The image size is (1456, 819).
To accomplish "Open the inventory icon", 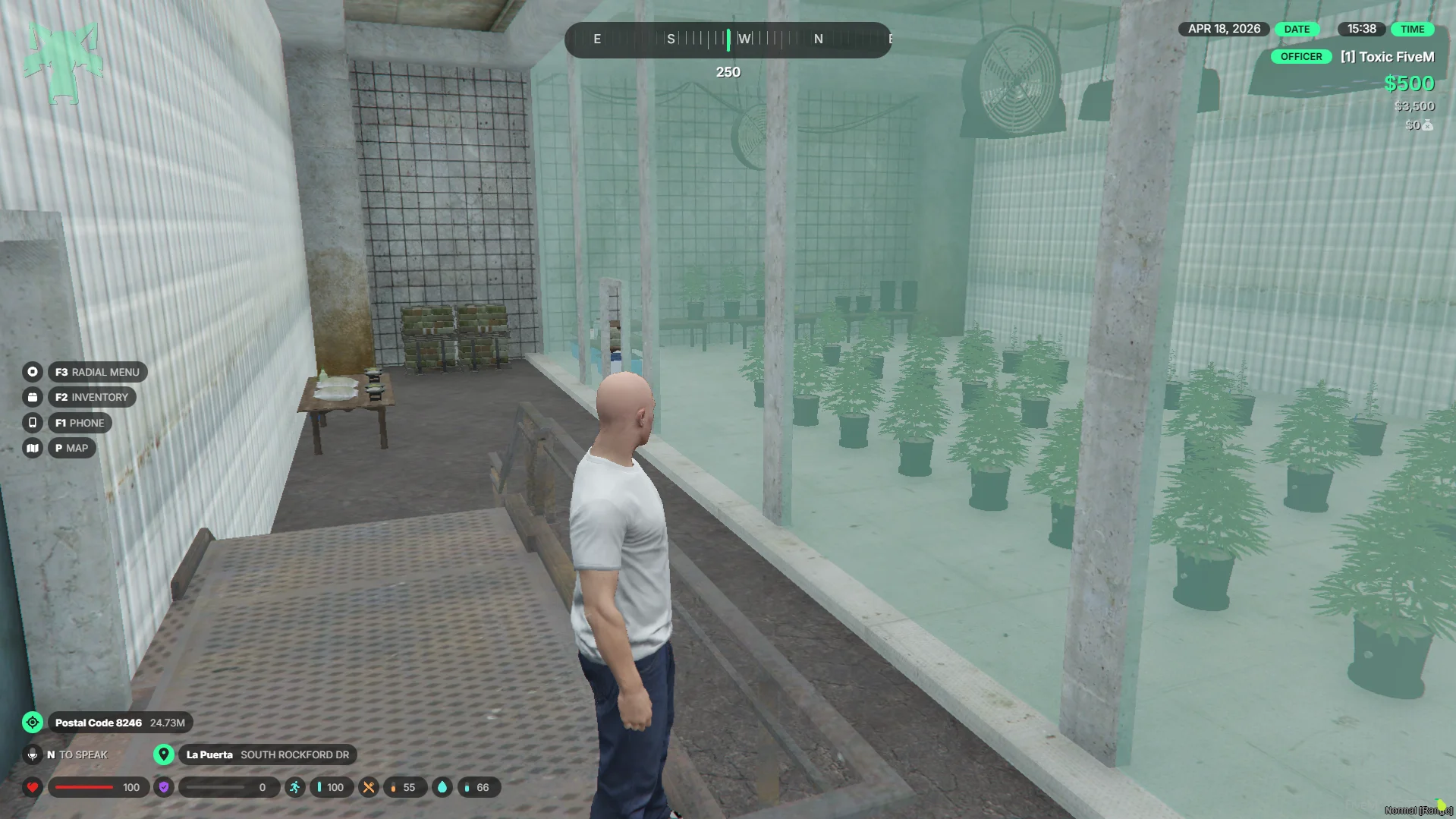I will coord(33,397).
